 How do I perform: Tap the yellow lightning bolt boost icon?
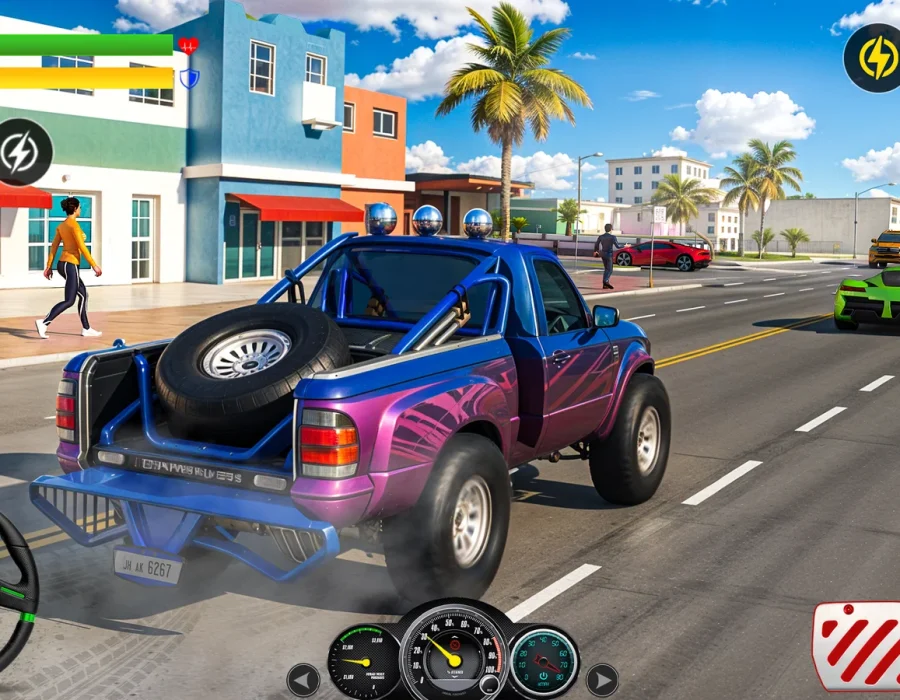coord(873,58)
